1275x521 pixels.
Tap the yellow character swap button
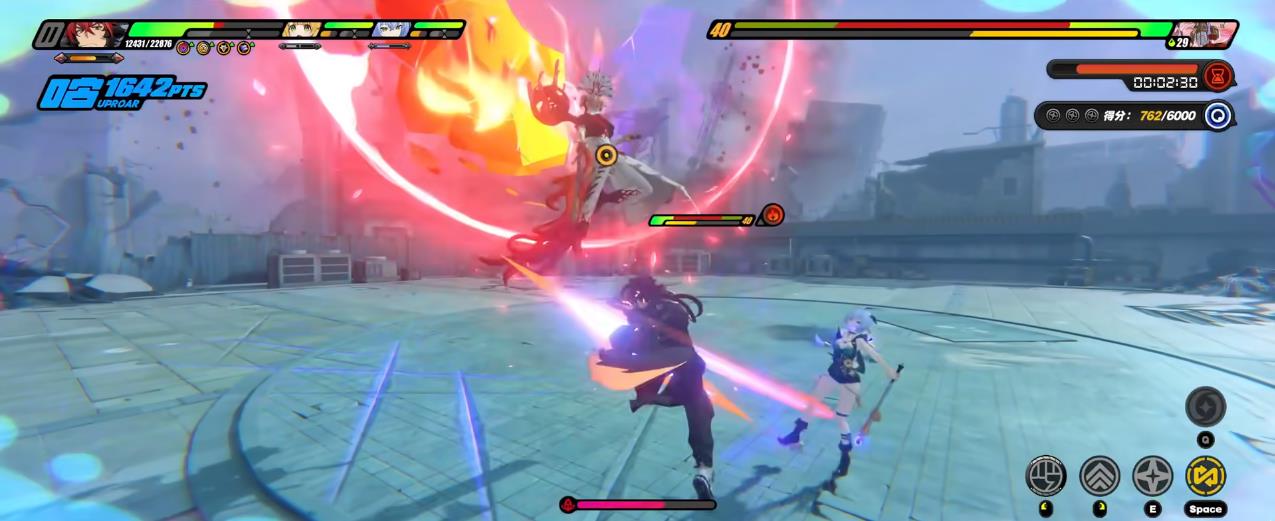tap(1205, 476)
